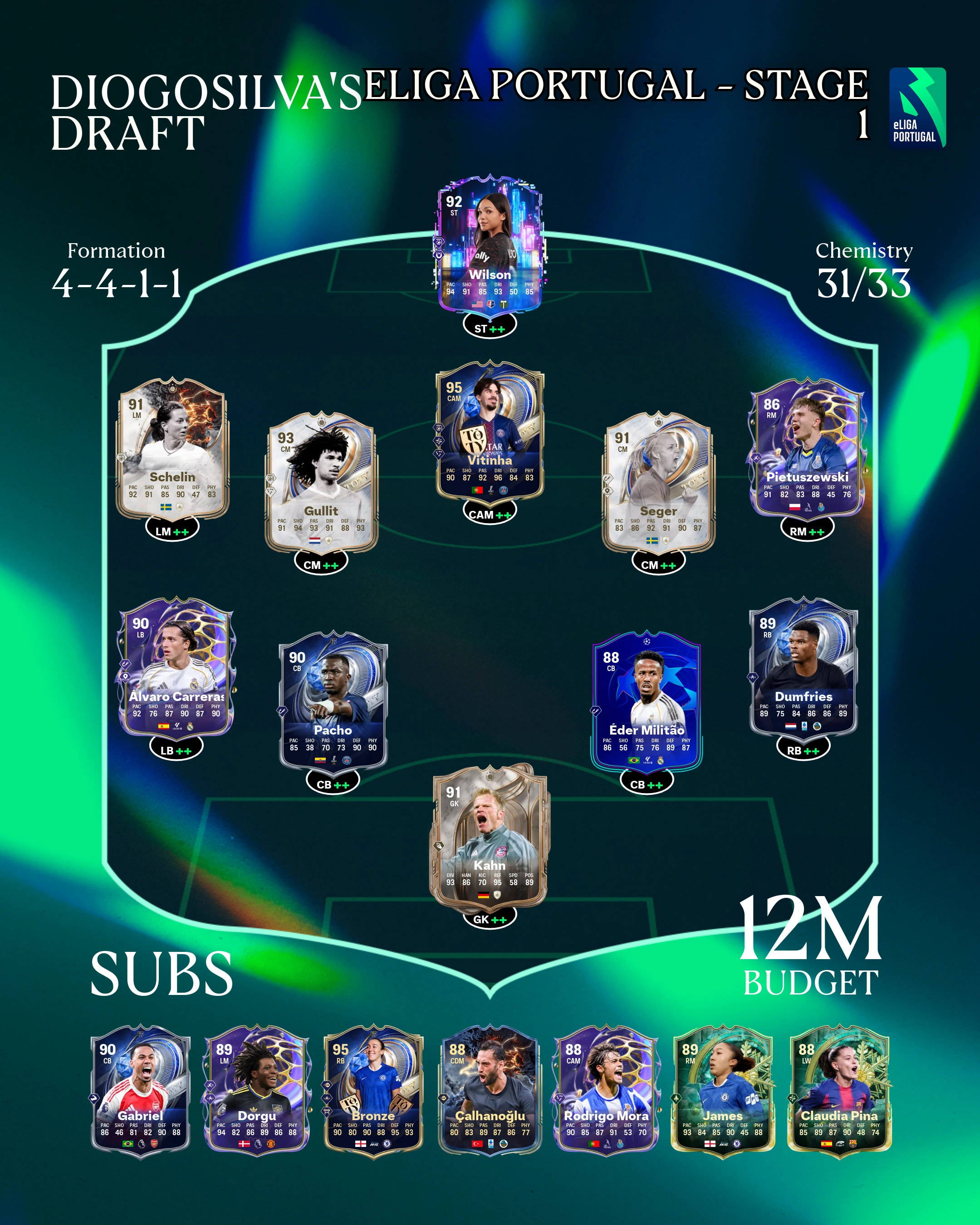Pick the Dorgu substitute card
The image size is (980, 1225).
coord(257,1090)
